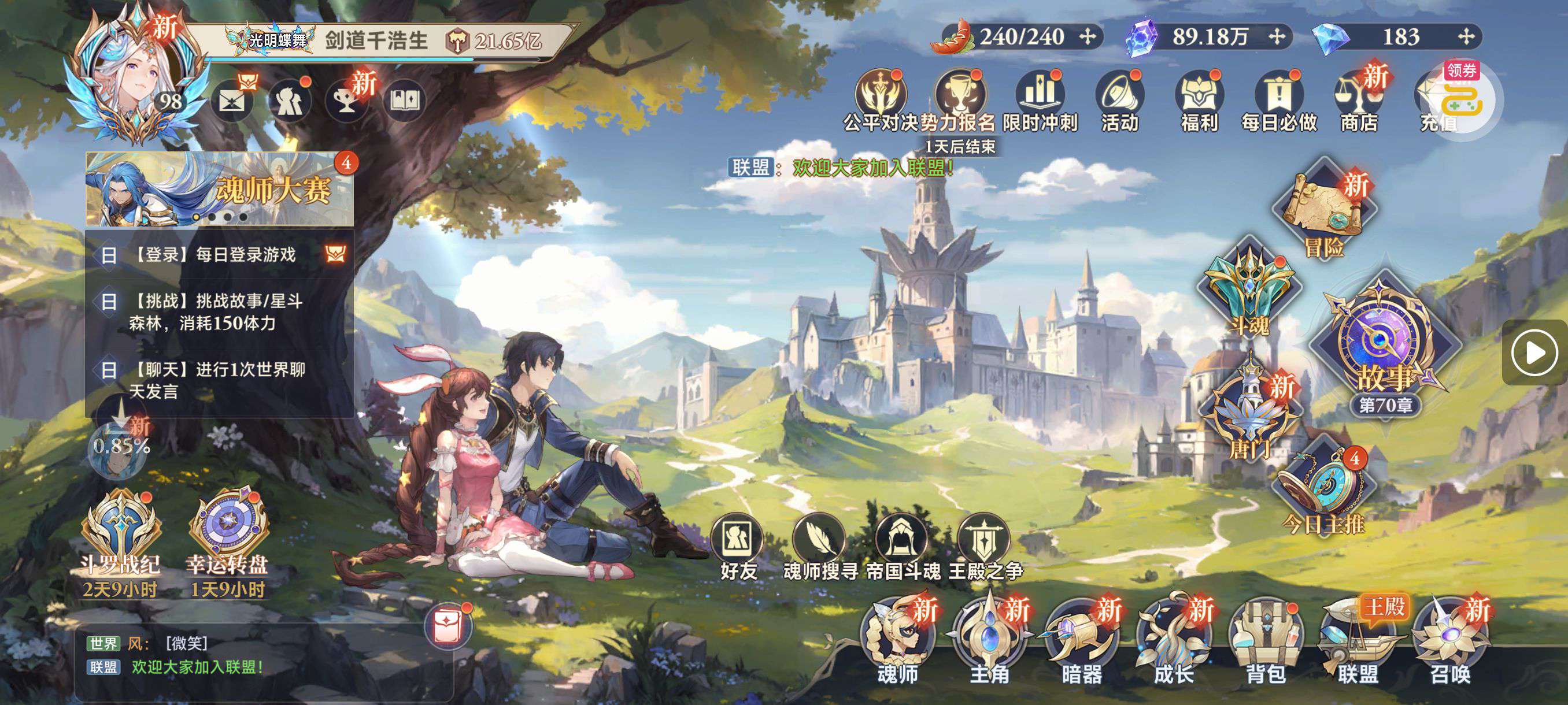The width and height of the screenshot is (1568, 705).
Task: Open the 商店 shop
Action: click(x=1359, y=101)
